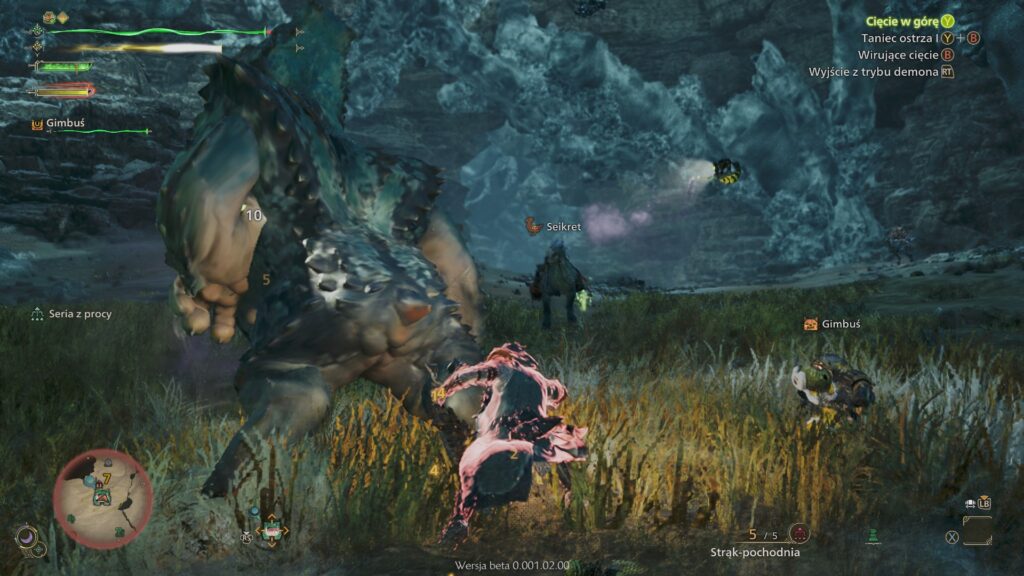
Task: Click the item icon with orange arrows
Action: (x=270, y=531)
